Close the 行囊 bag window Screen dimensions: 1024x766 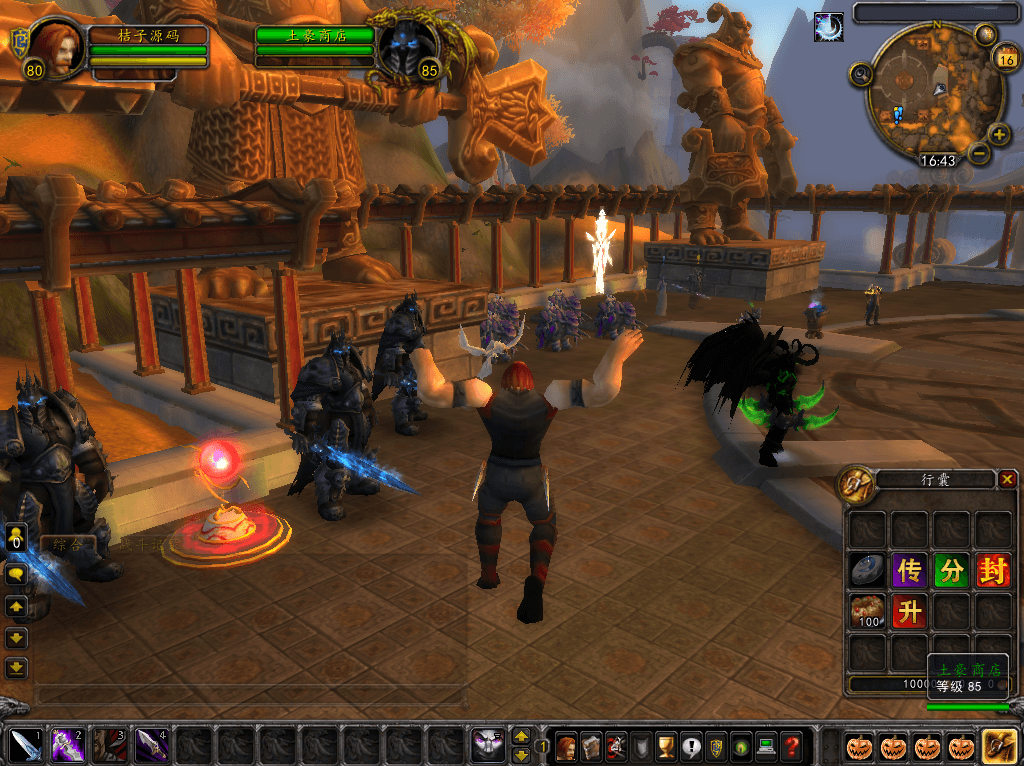(x=1006, y=480)
